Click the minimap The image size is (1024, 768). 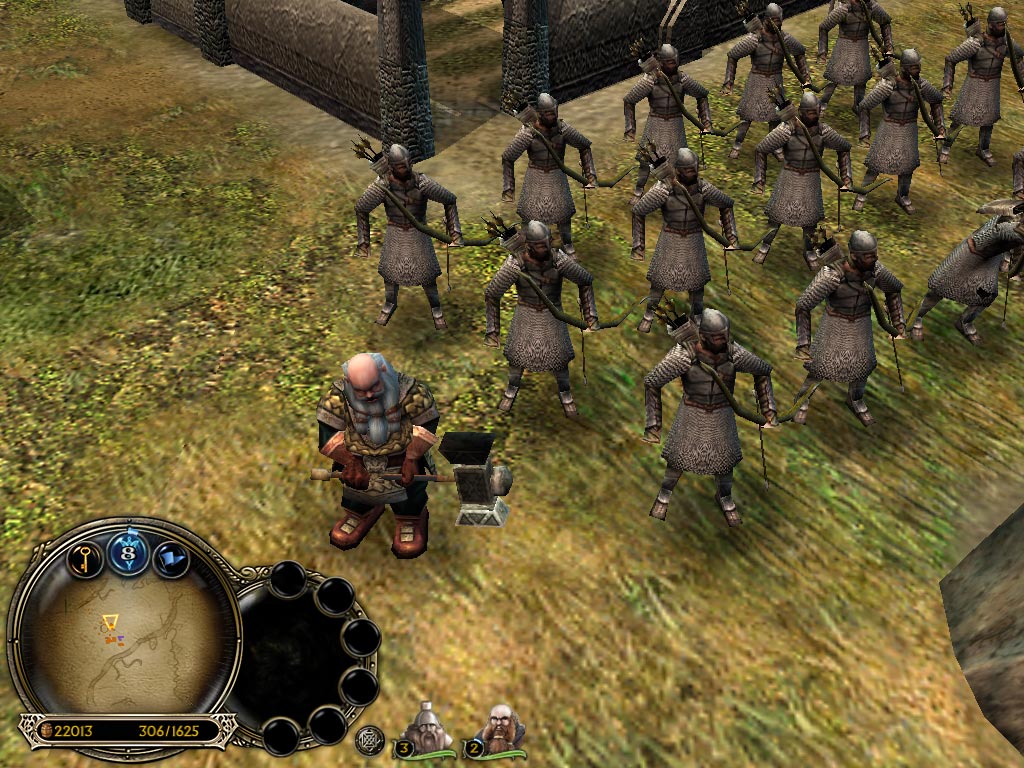pos(123,638)
